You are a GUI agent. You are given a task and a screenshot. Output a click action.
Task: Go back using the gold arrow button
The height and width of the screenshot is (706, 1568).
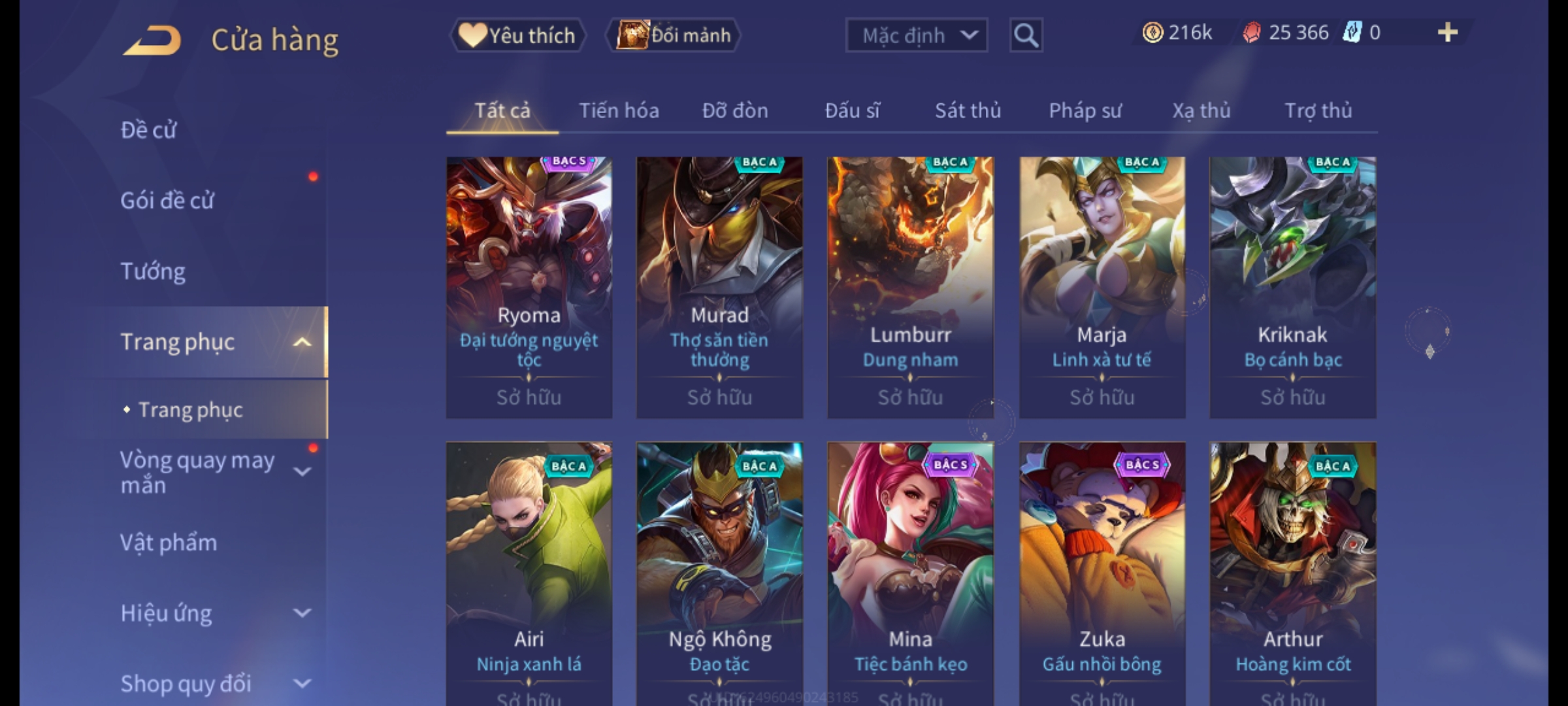pyautogui.click(x=152, y=41)
